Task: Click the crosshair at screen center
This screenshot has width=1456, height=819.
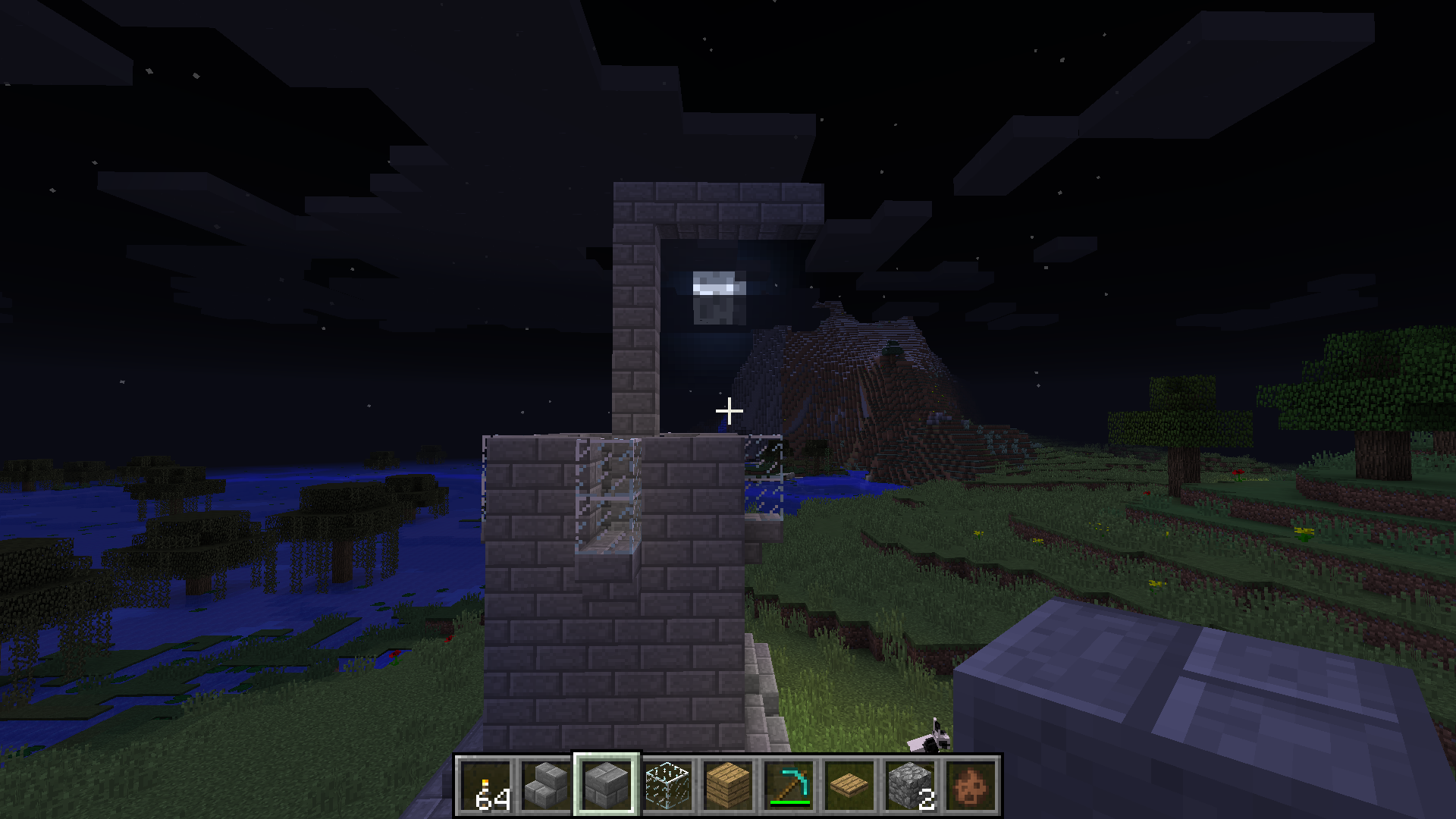Action: pos(728,410)
